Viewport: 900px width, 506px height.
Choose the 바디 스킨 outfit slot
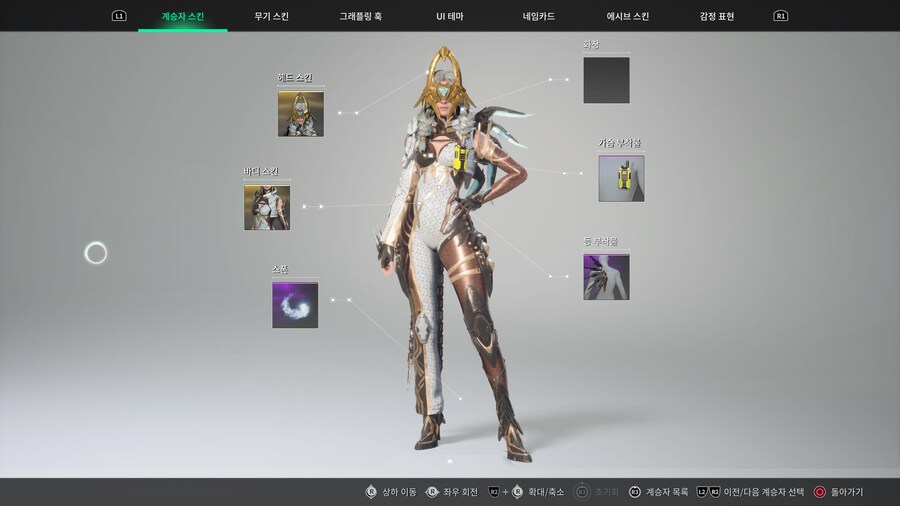click(x=266, y=207)
